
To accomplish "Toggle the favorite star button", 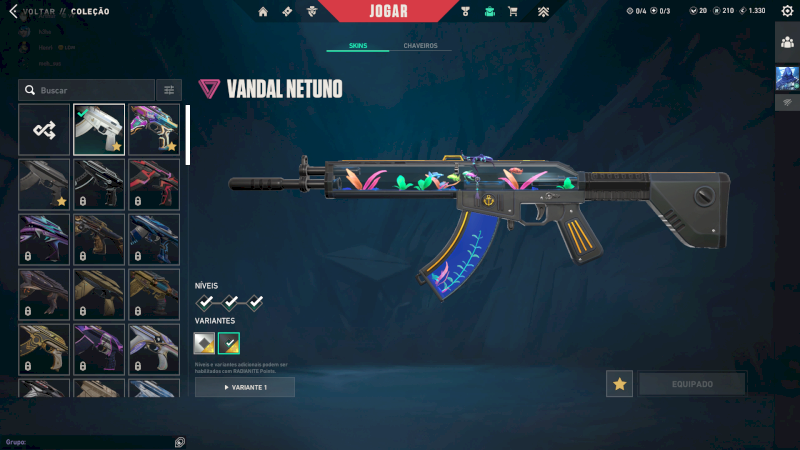I will 619,384.
